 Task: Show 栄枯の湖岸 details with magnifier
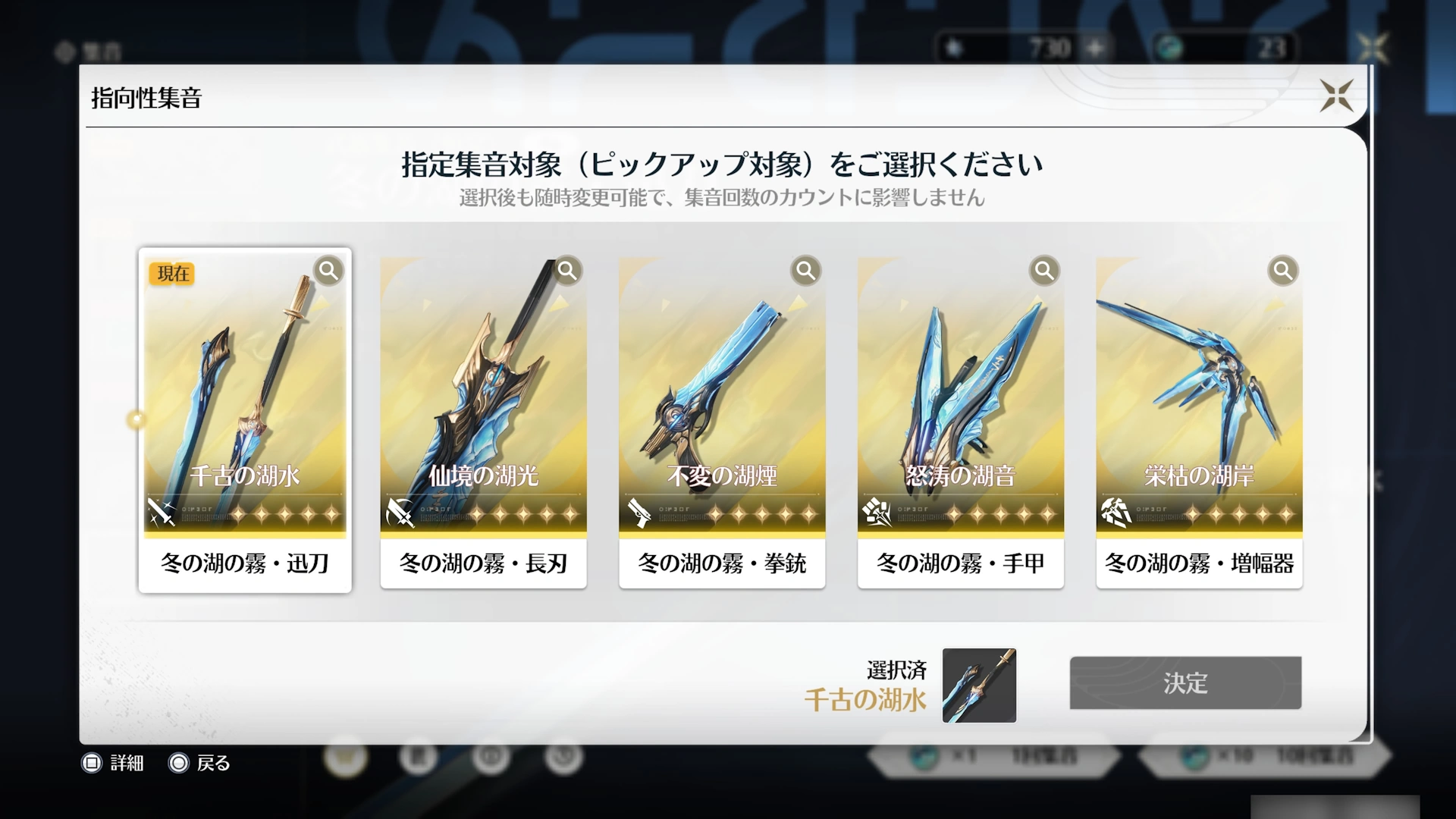[1282, 271]
